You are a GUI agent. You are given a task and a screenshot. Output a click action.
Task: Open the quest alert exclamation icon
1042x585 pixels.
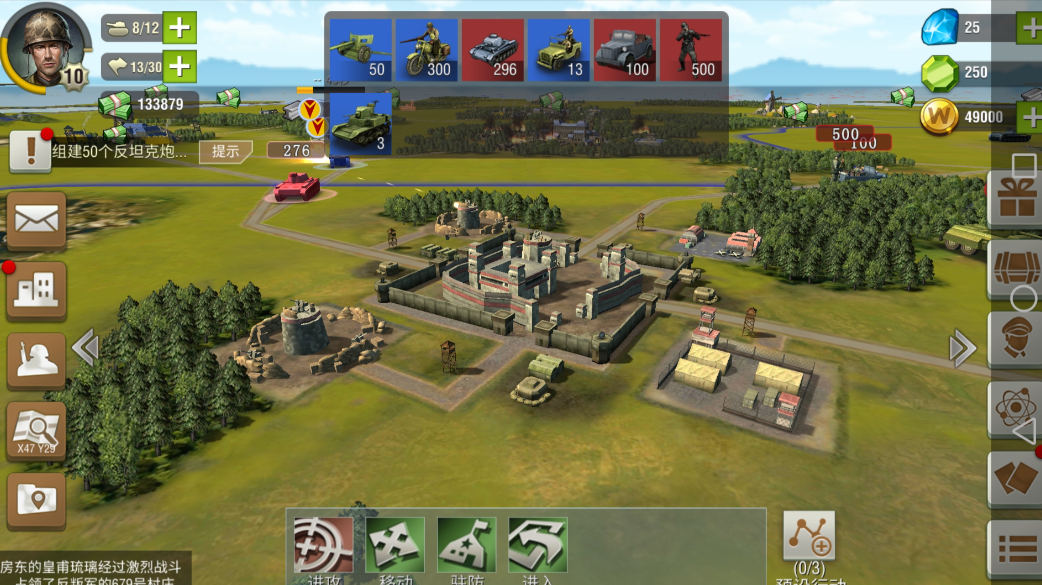pos(30,151)
